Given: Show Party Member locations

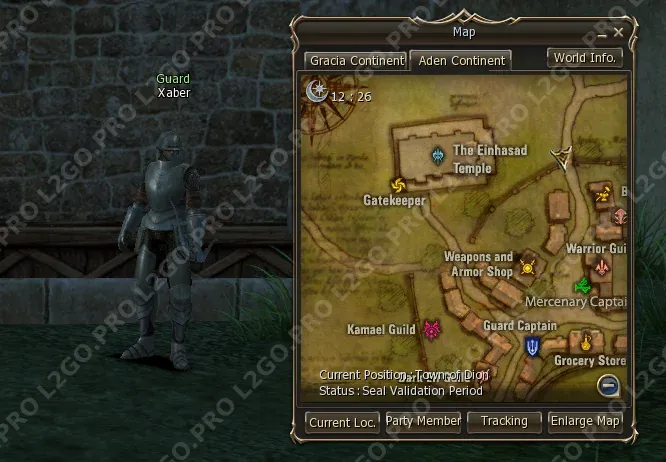Looking at the screenshot, I should 423,421.
